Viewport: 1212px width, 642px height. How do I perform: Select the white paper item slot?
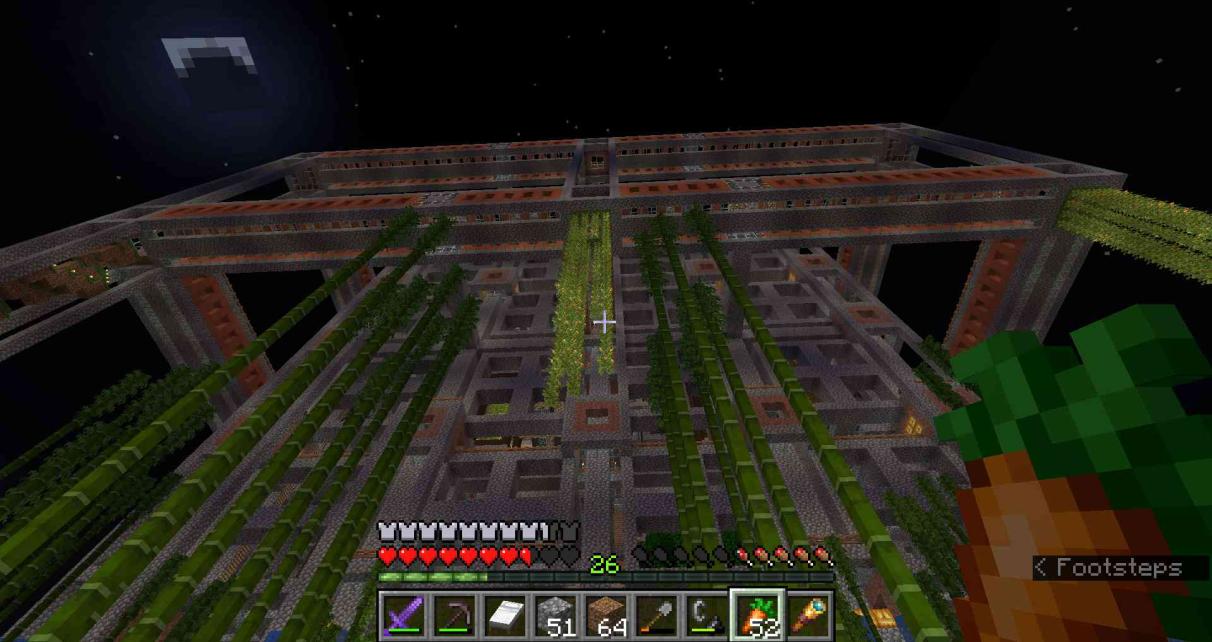coord(505,615)
